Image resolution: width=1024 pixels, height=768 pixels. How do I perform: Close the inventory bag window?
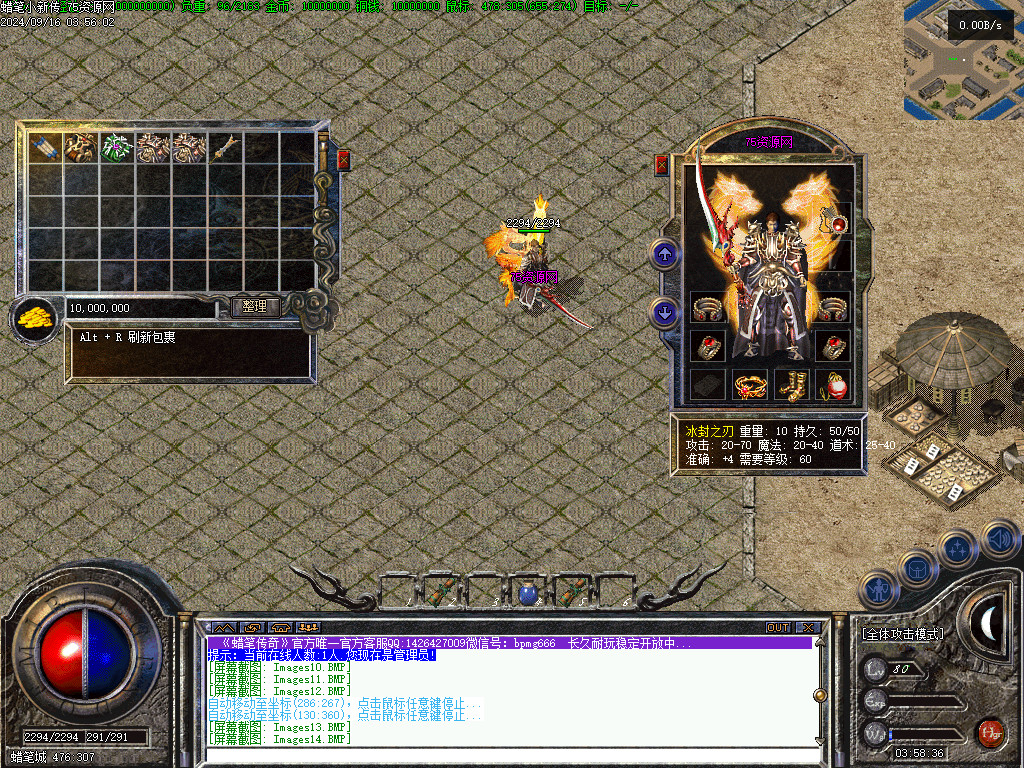(x=344, y=159)
